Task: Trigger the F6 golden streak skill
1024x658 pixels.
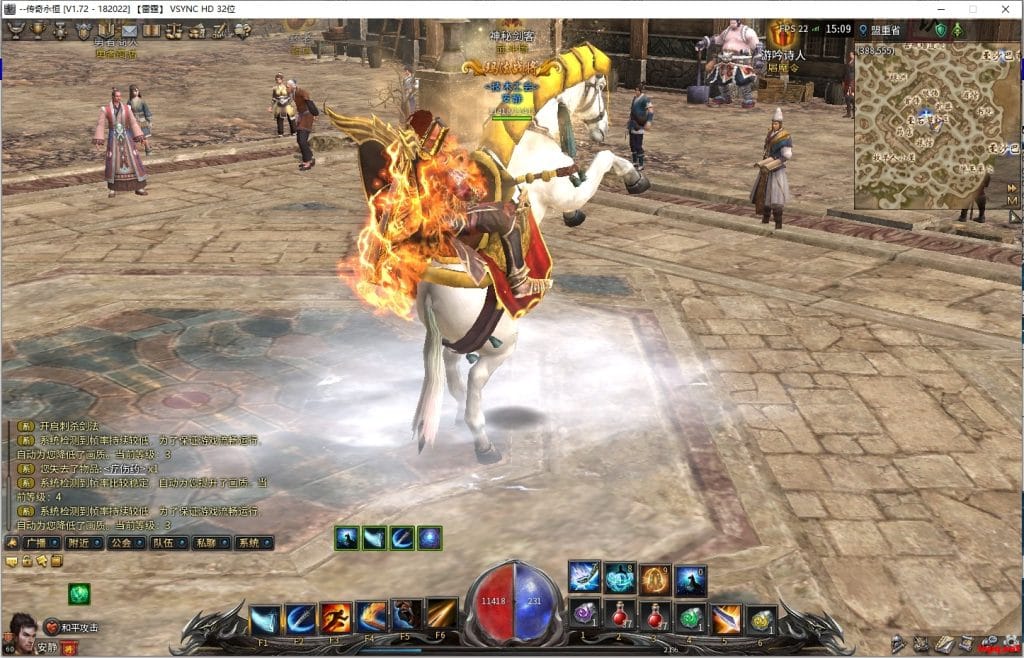Action: point(441,614)
